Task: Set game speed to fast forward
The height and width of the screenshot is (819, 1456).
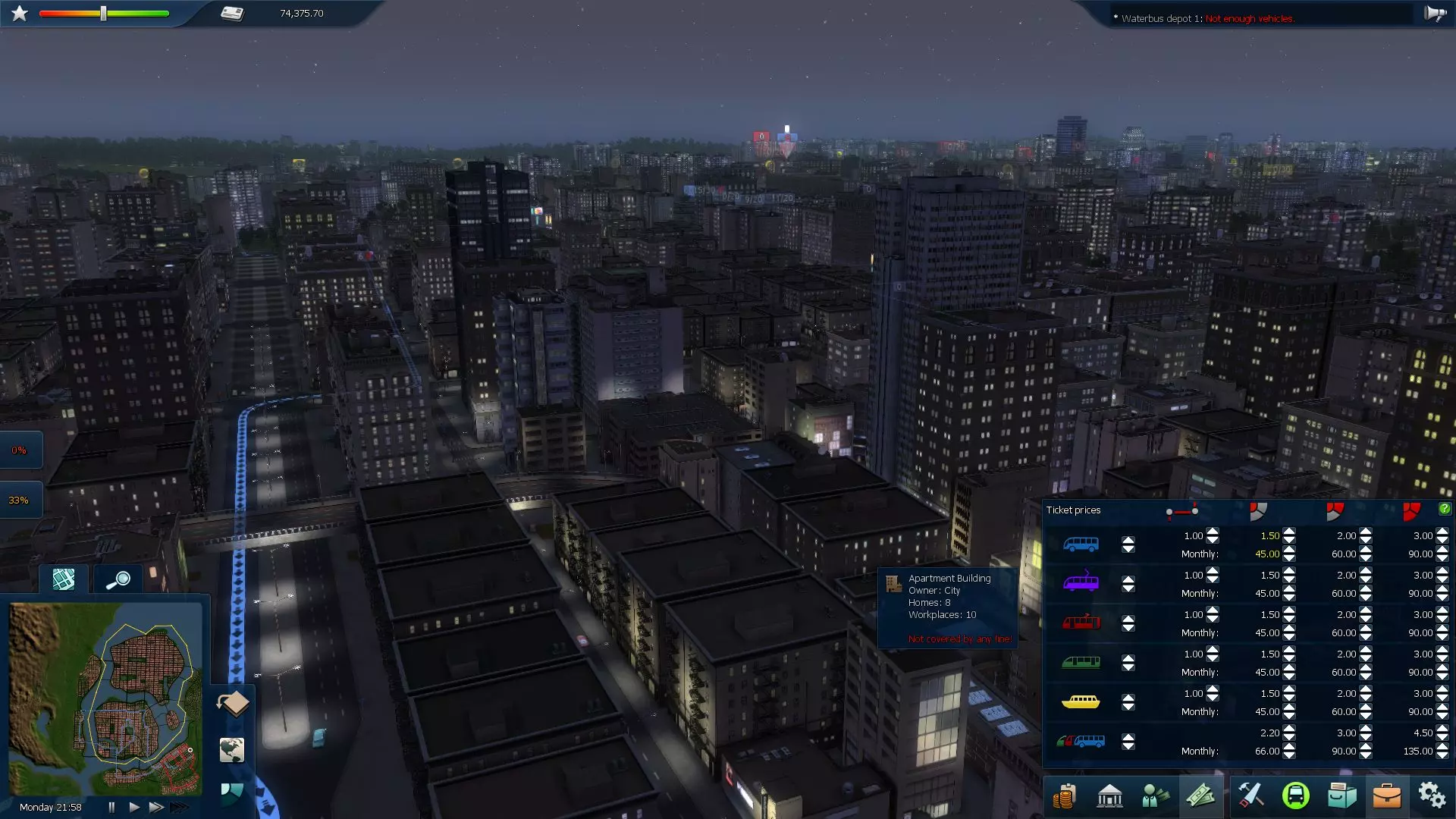Action: pos(156,807)
